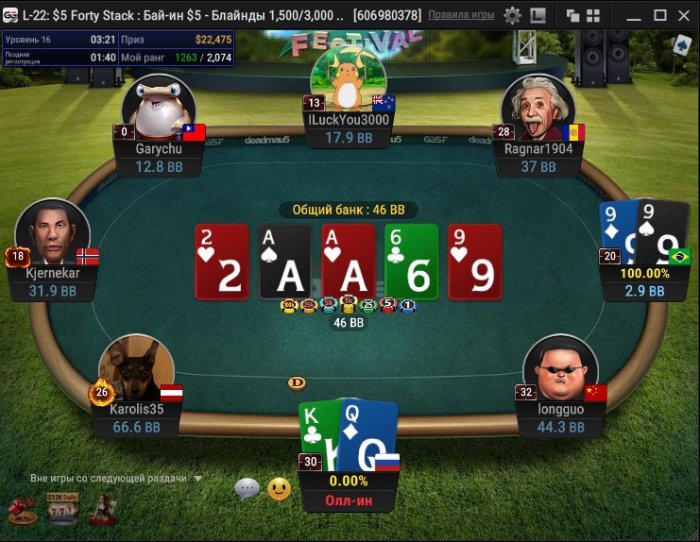Open table settings gear icon
Viewport: 700px width, 542px height.
point(512,15)
